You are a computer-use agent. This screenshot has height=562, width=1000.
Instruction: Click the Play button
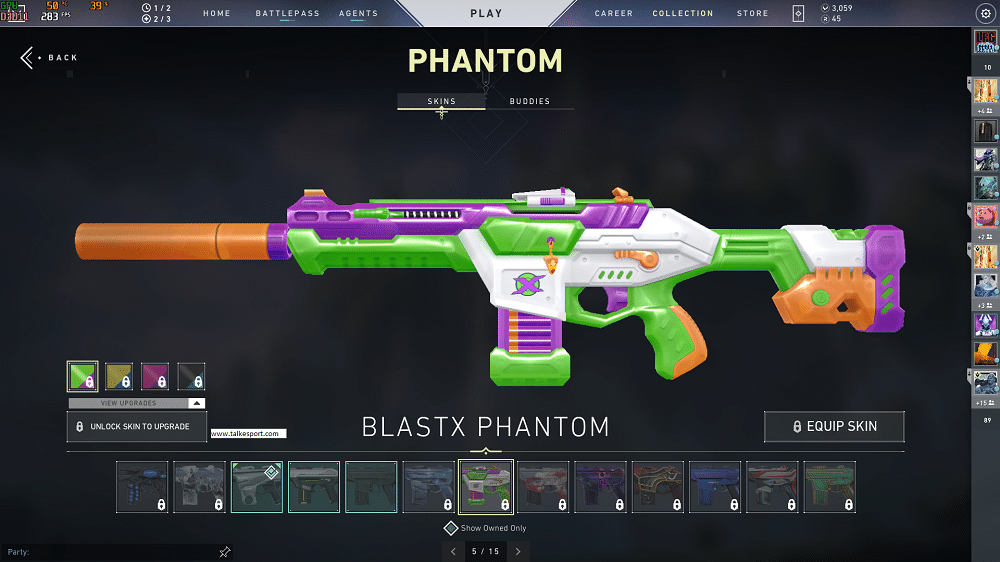tap(486, 14)
